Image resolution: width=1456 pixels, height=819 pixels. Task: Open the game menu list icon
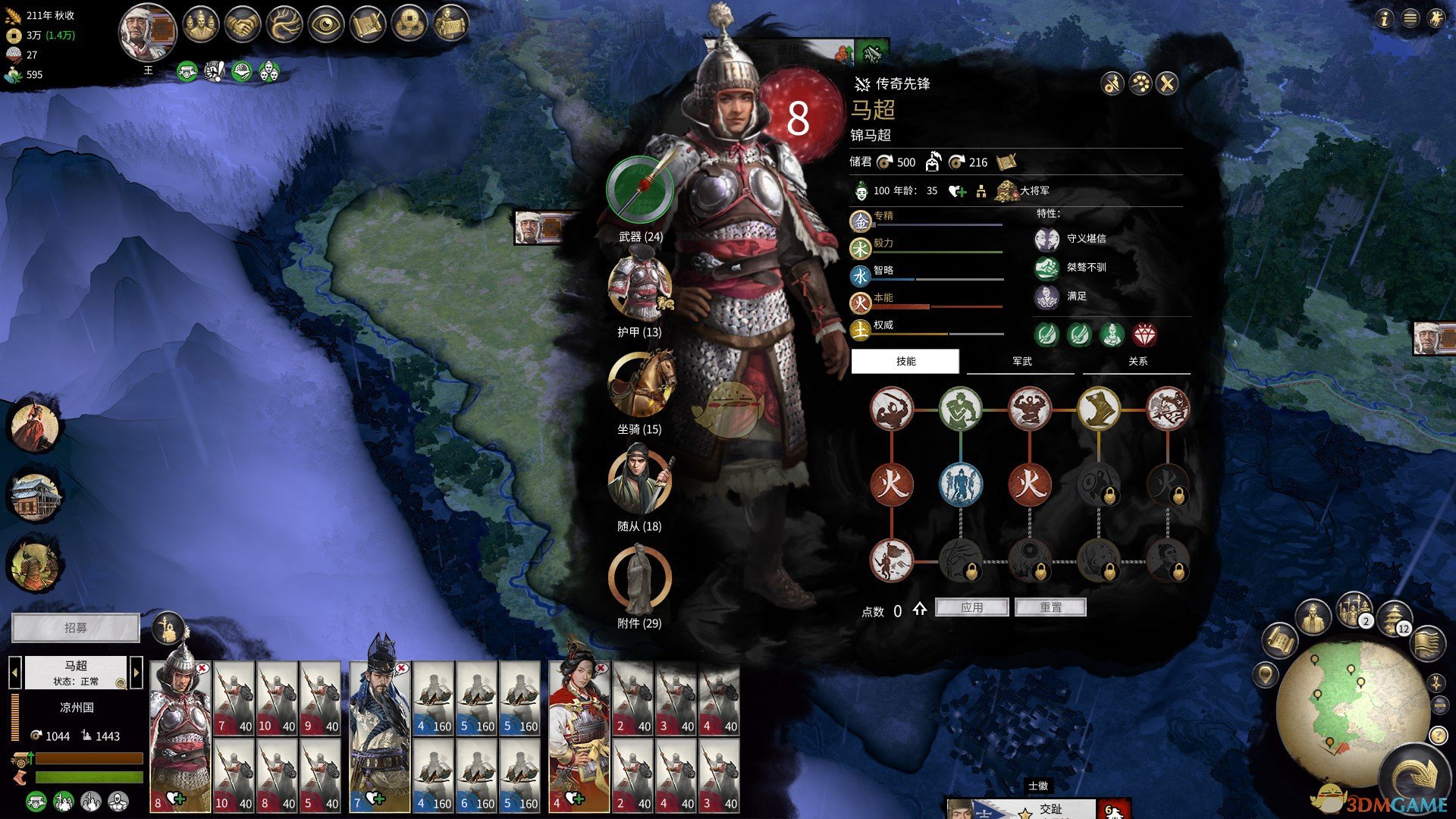click(x=1410, y=19)
